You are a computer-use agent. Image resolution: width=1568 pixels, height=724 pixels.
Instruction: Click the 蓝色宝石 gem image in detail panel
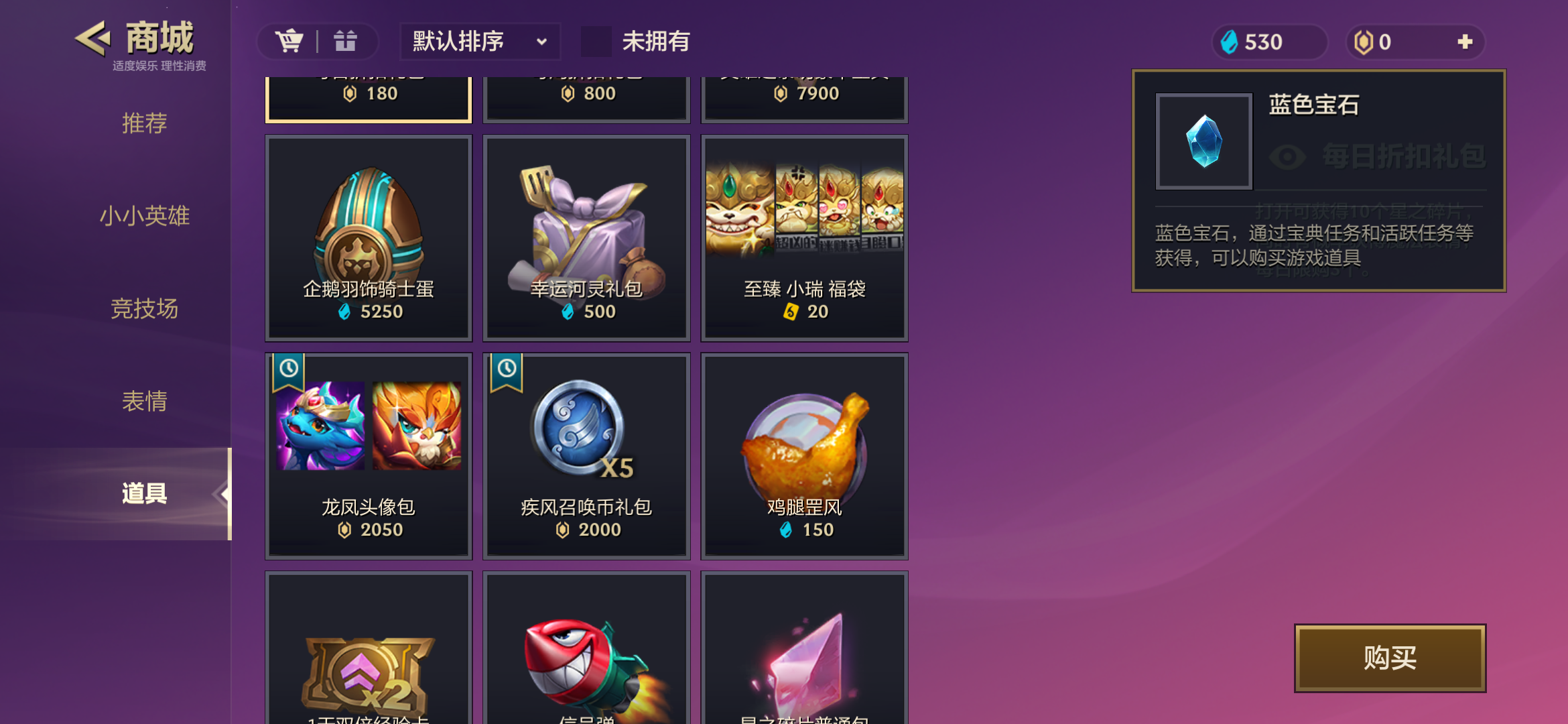(x=1203, y=142)
